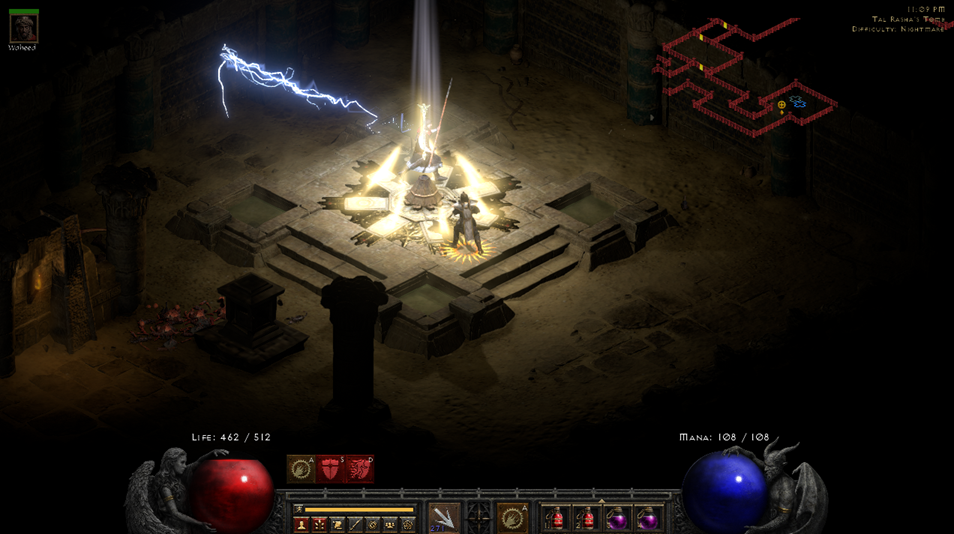Use the healing potion in belt slot 1

coord(556,518)
